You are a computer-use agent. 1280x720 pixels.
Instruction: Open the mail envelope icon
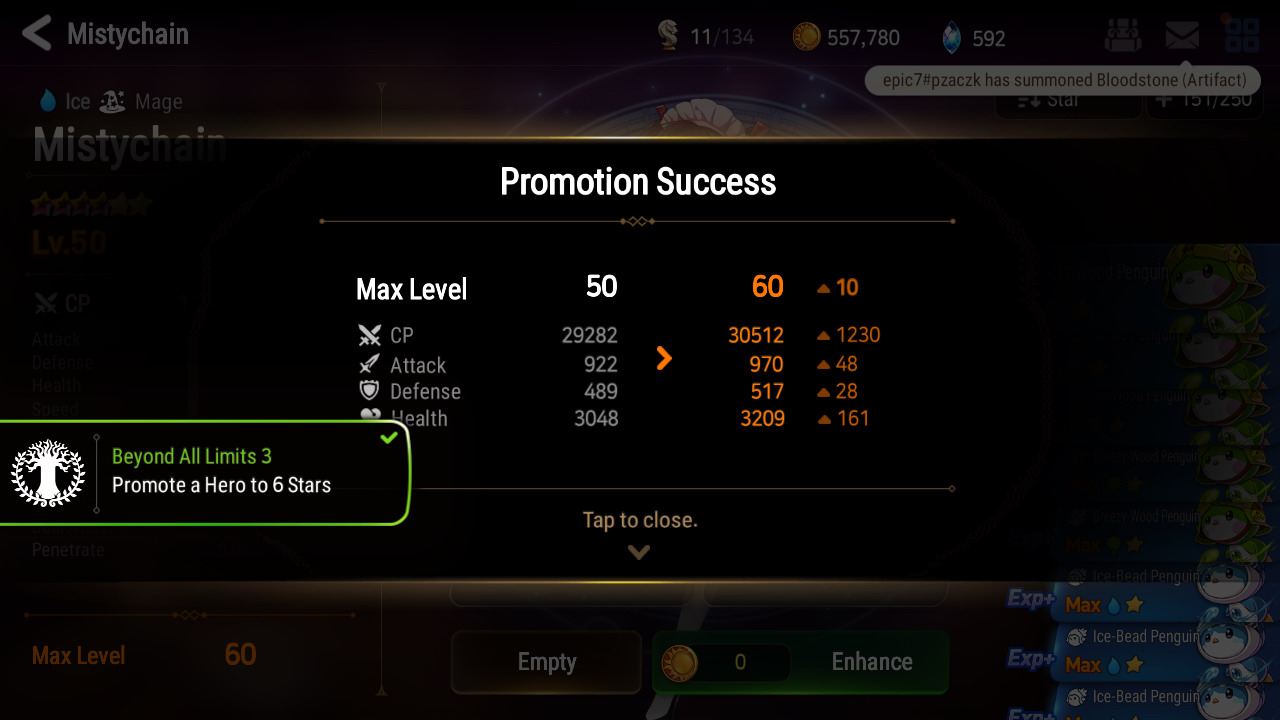(x=1182, y=36)
